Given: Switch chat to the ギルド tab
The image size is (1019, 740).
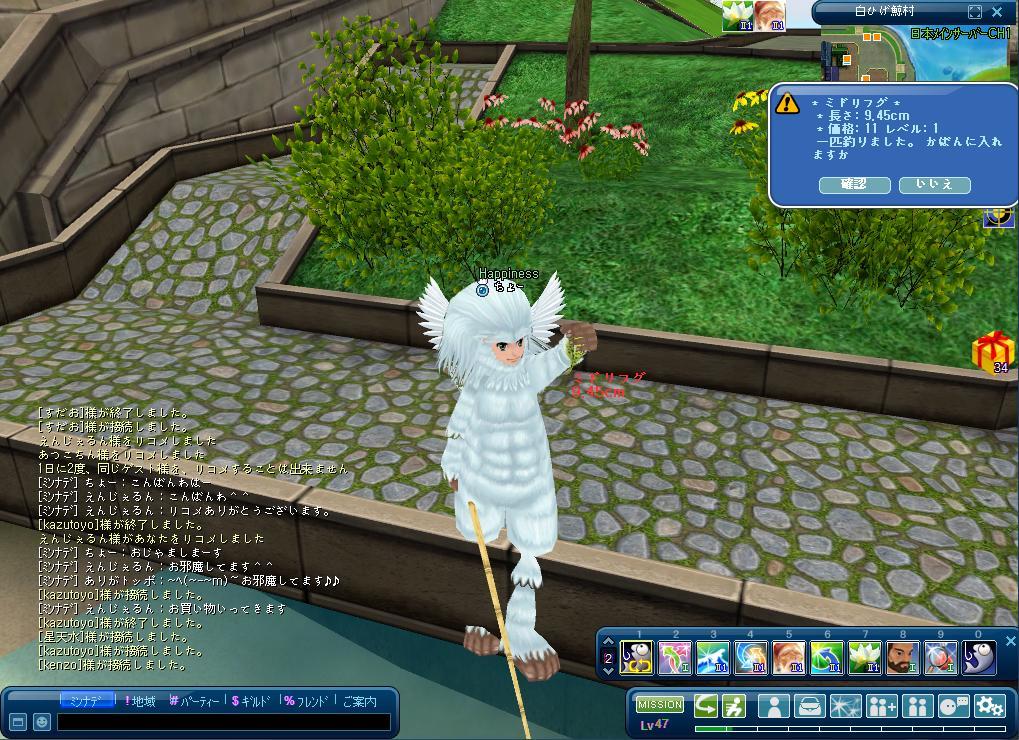Looking at the screenshot, I should pyautogui.click(x=251, y=701).
